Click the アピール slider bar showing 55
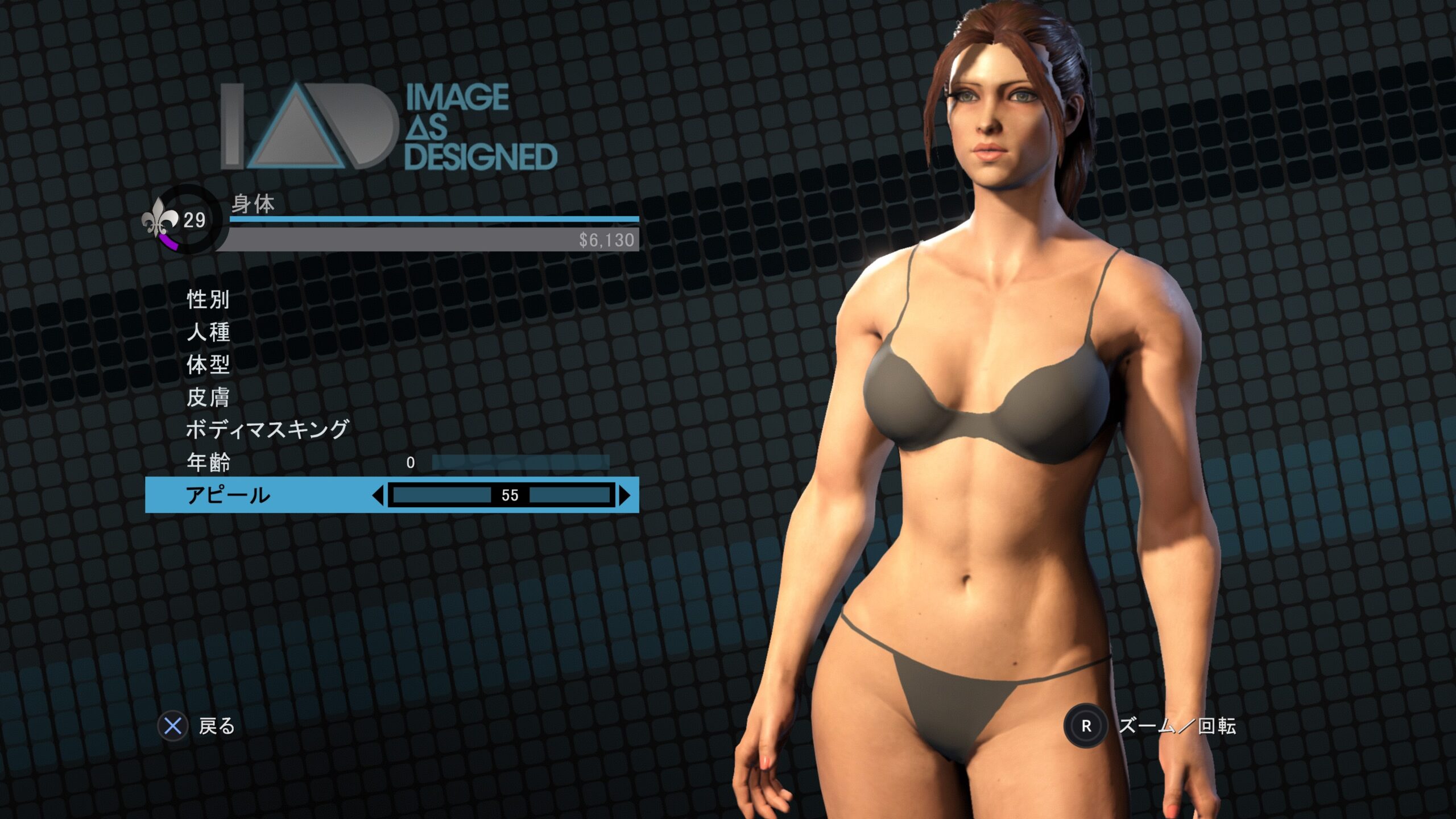Screen dimensions: 1456x819 click(x=501, y=495)
